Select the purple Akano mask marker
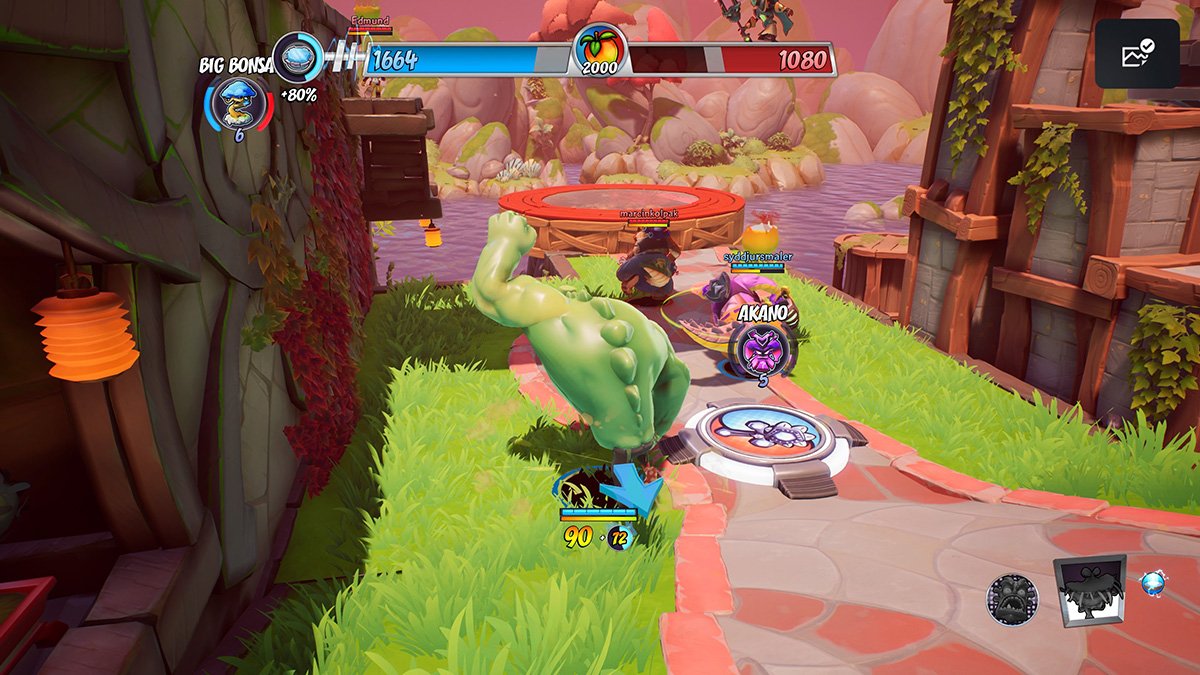1200x675 pixels. coord(762,347)
